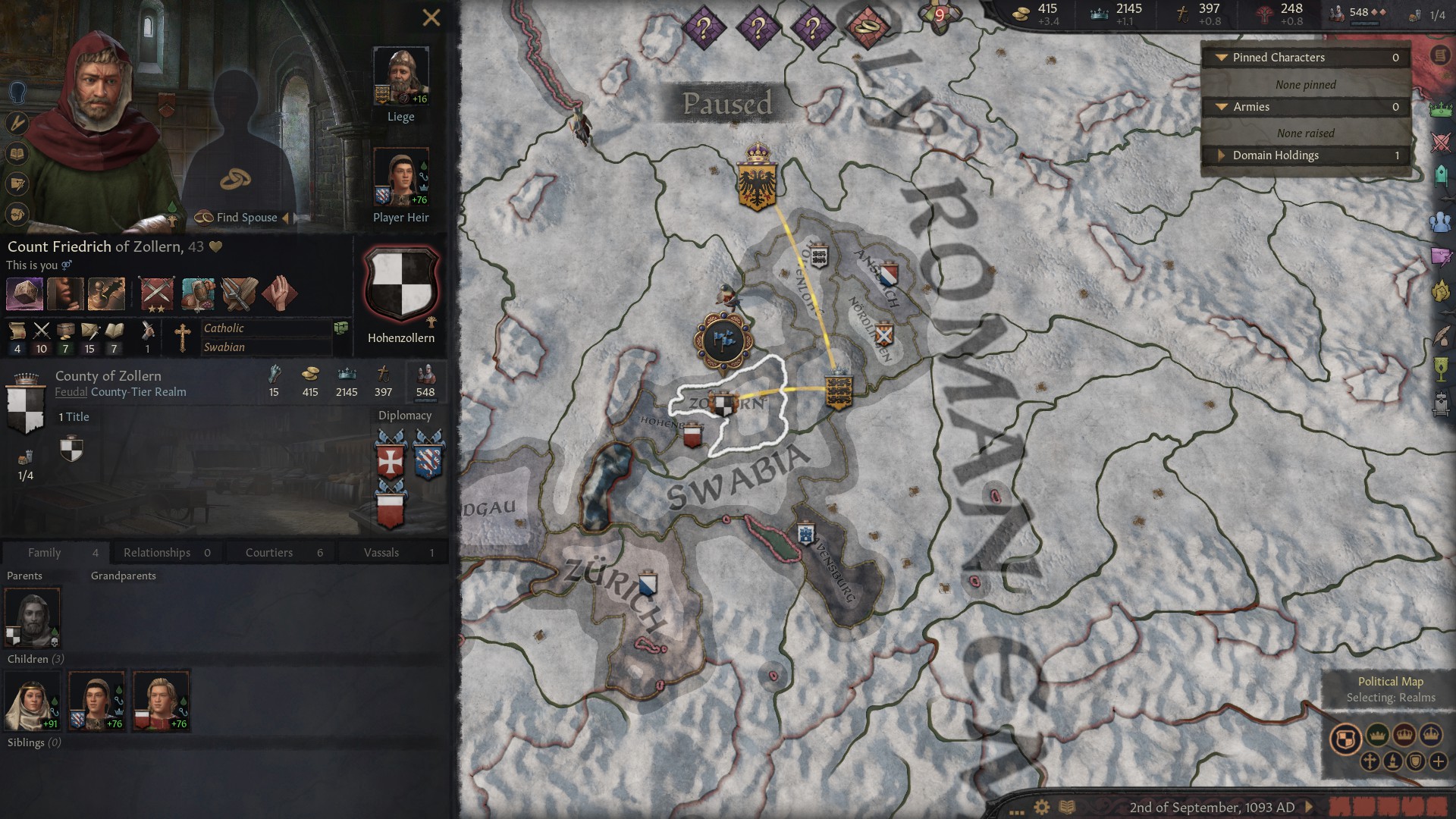This screenshot has width=1456, height=819.
Task: Open the in-game encyclopedia book icon
Action: pos(1066,807)
